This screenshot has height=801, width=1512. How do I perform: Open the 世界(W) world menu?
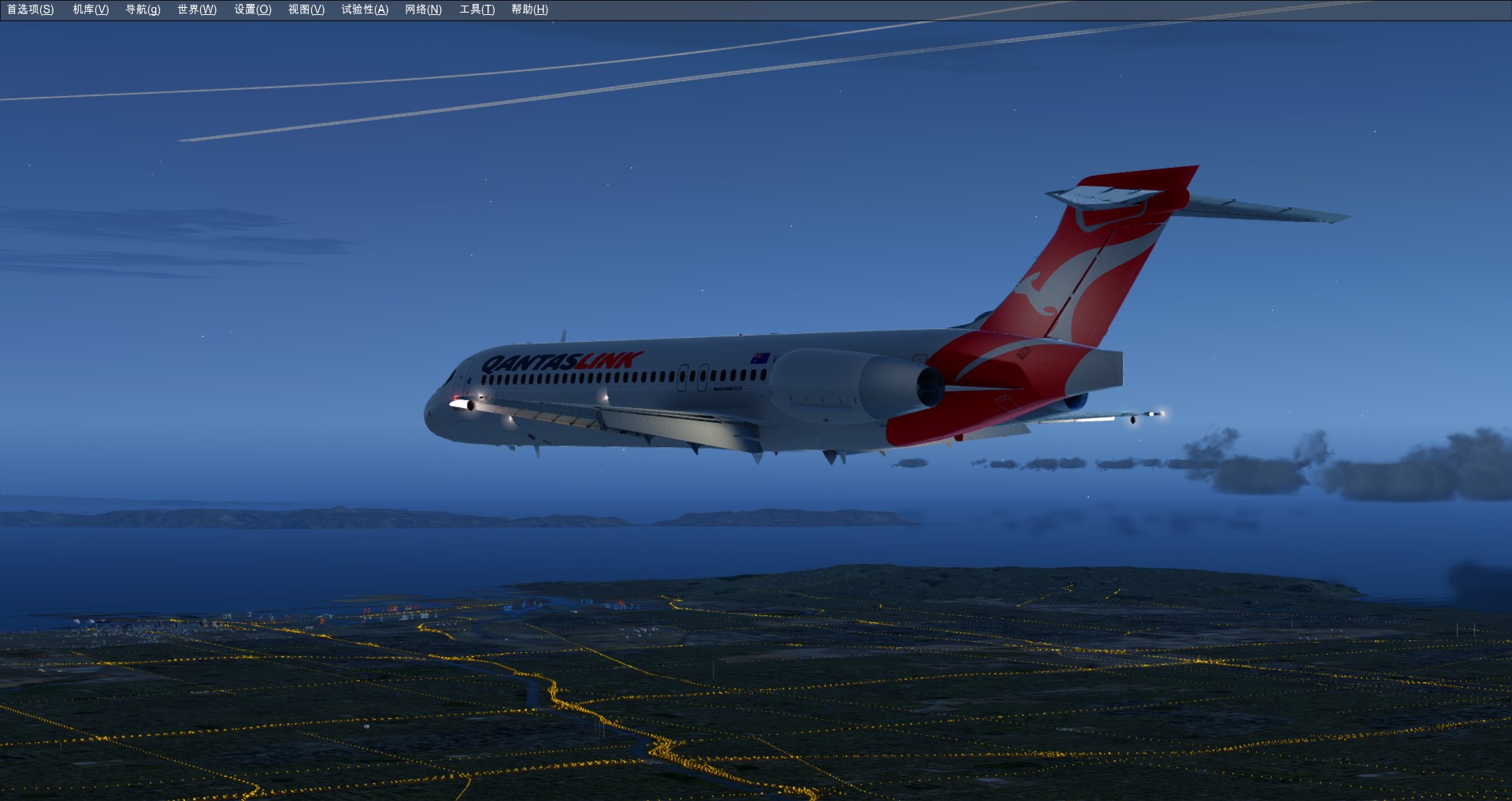(197, 9)
